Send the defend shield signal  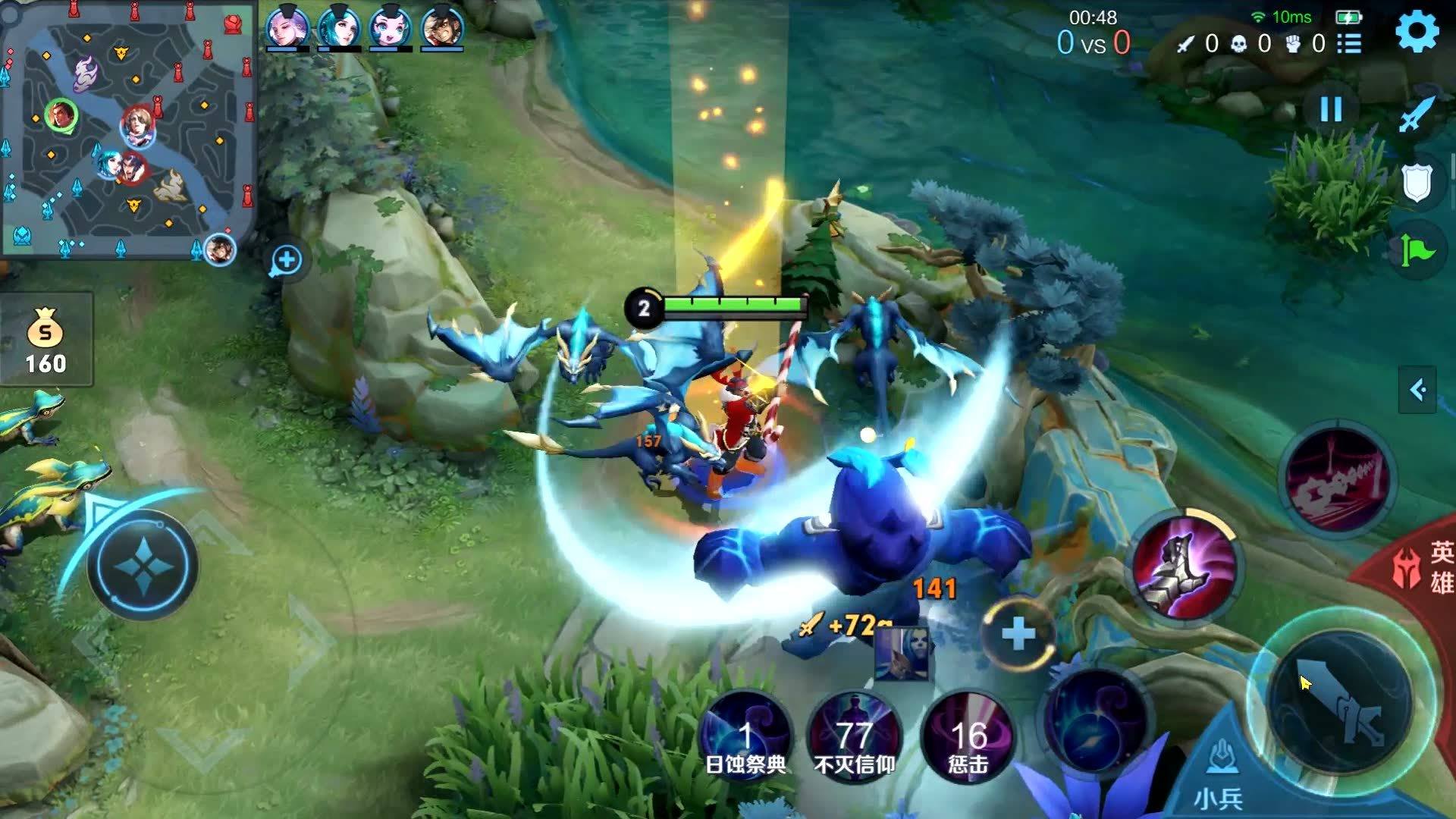click(1416, 183)
